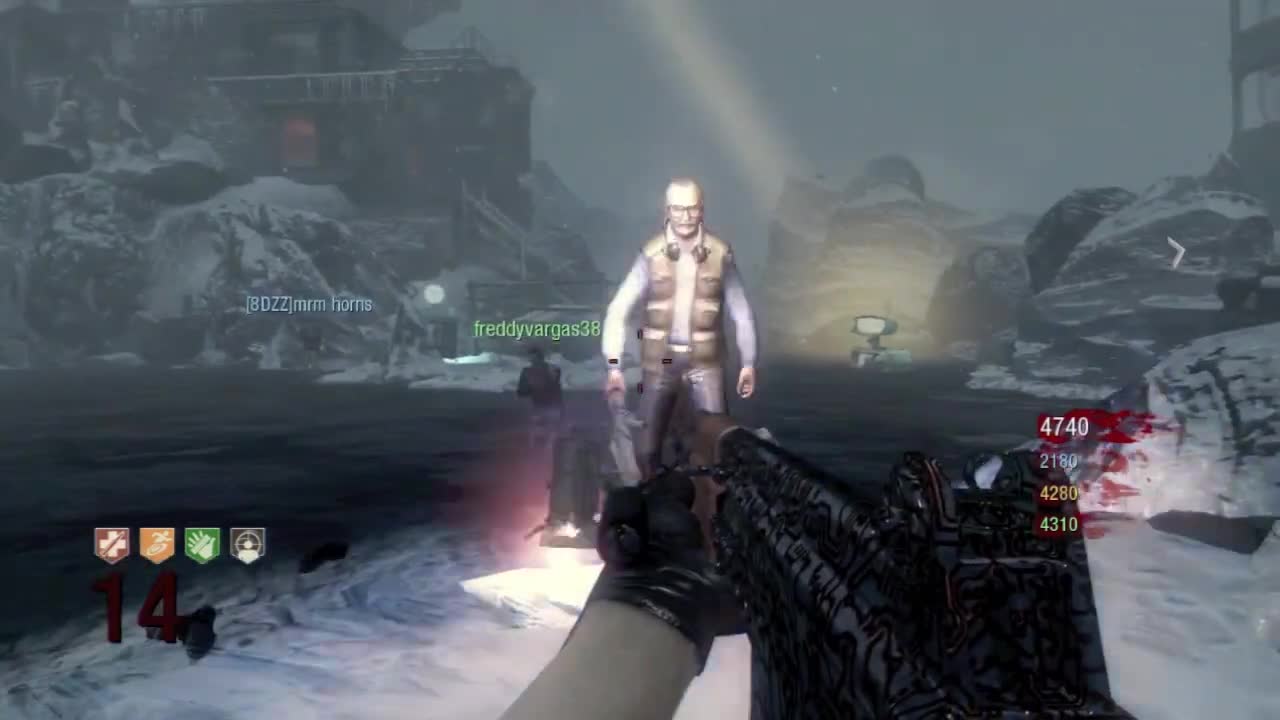Expand the right-edge chevron arrow
The height and width of the screenshot is (720, 1280).
tap(1177, 252)
